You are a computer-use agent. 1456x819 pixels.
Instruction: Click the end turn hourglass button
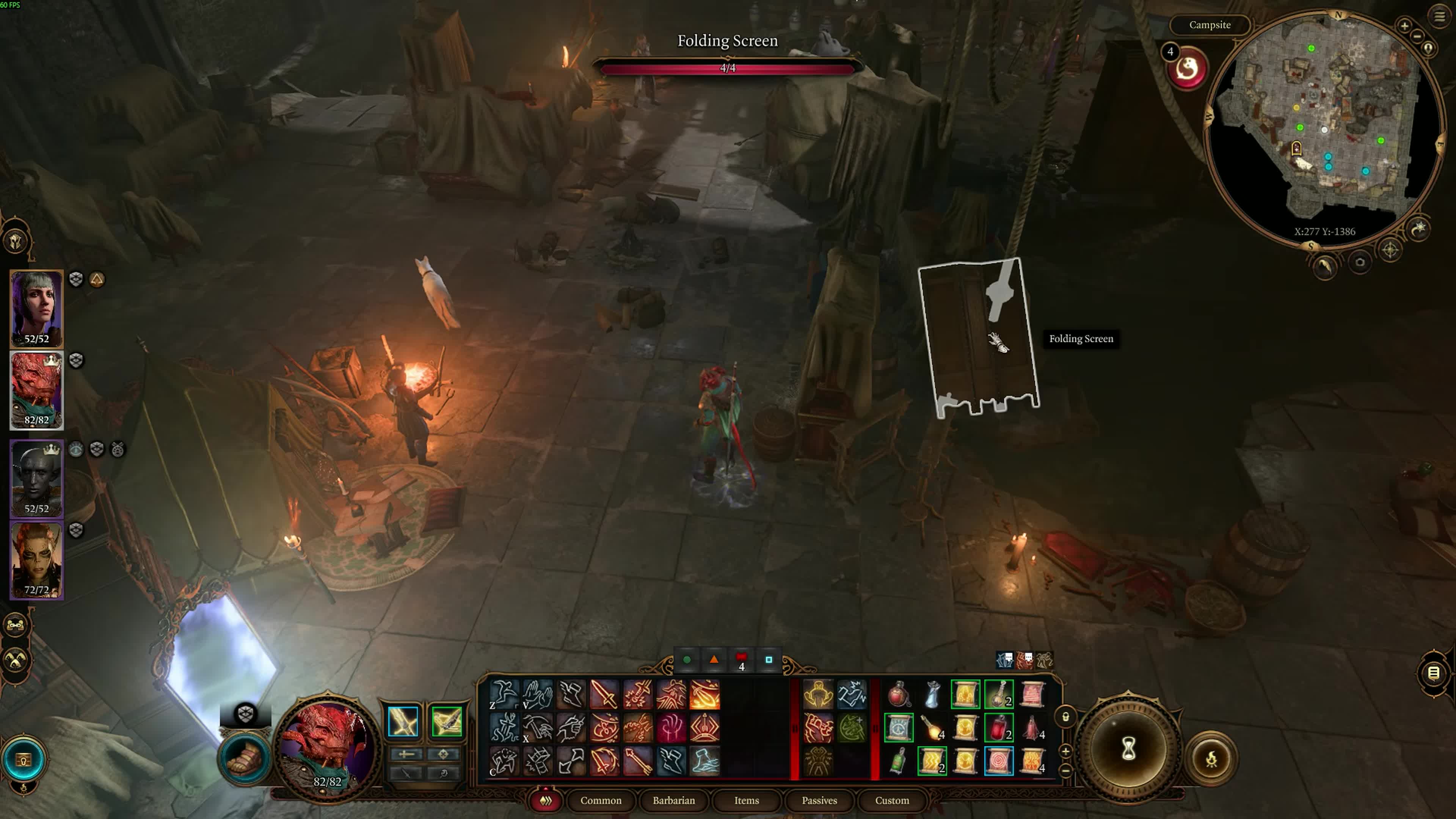coord(1128,750)
